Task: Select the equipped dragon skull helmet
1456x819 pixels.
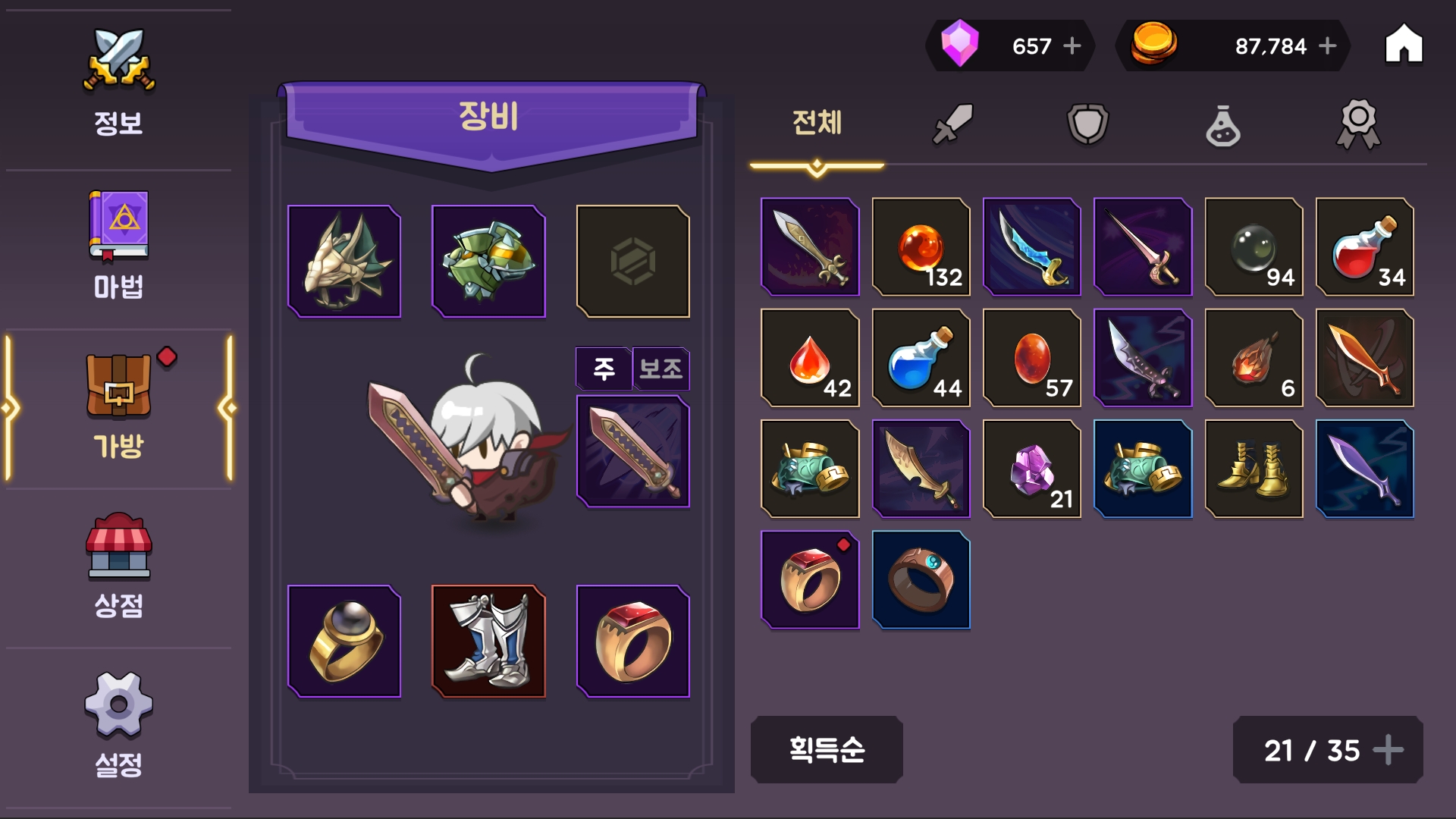Action: (x=344, y=262)
